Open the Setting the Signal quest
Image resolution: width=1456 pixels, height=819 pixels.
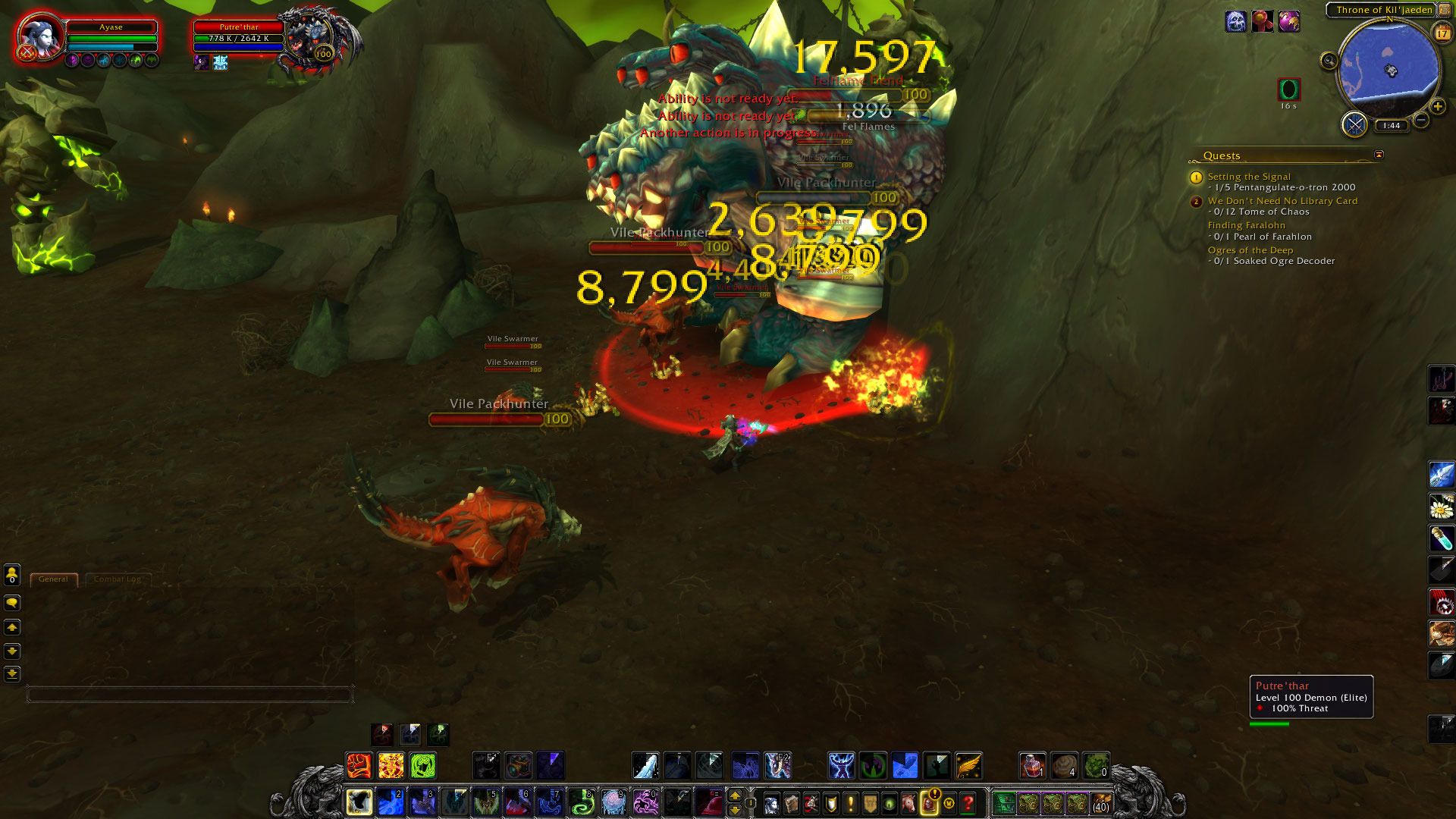(x=1248, y=177)
